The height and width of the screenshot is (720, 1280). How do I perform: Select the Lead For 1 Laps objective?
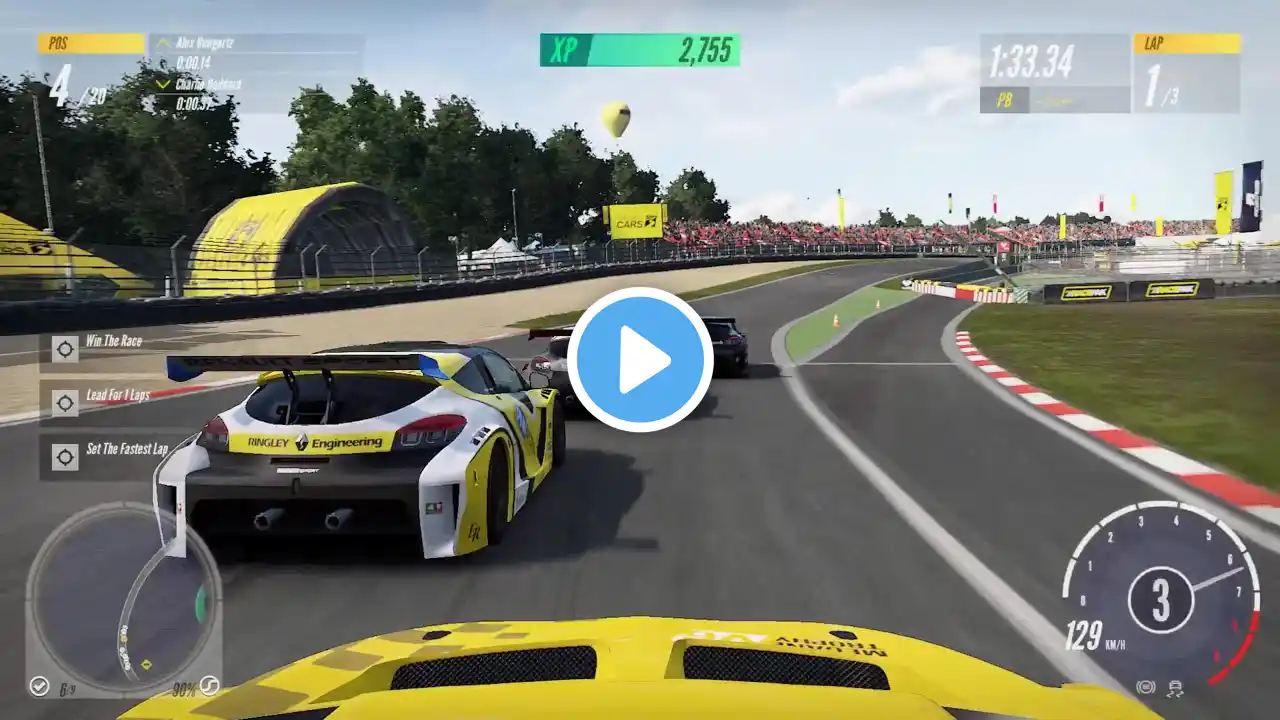tap(116, 396)
